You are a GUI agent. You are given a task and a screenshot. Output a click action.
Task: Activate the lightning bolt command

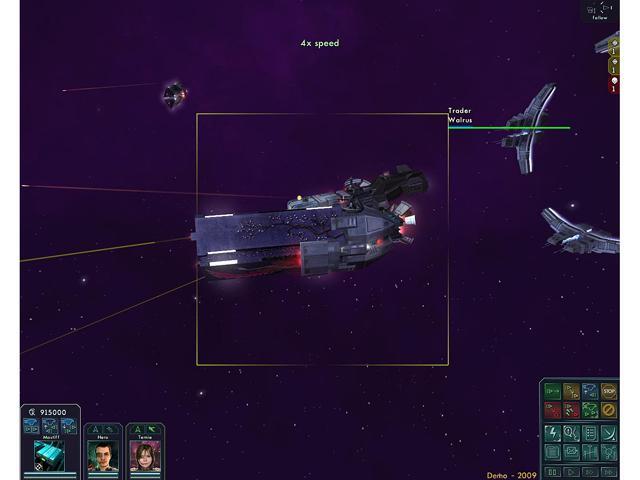(x=553, y=433)
